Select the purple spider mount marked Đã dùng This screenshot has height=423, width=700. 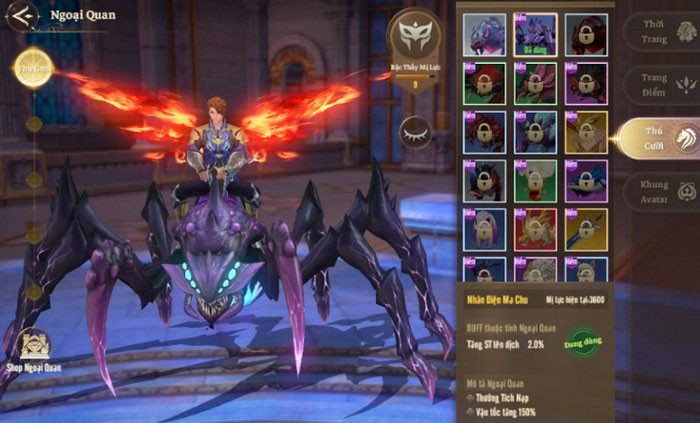[535, 34]
